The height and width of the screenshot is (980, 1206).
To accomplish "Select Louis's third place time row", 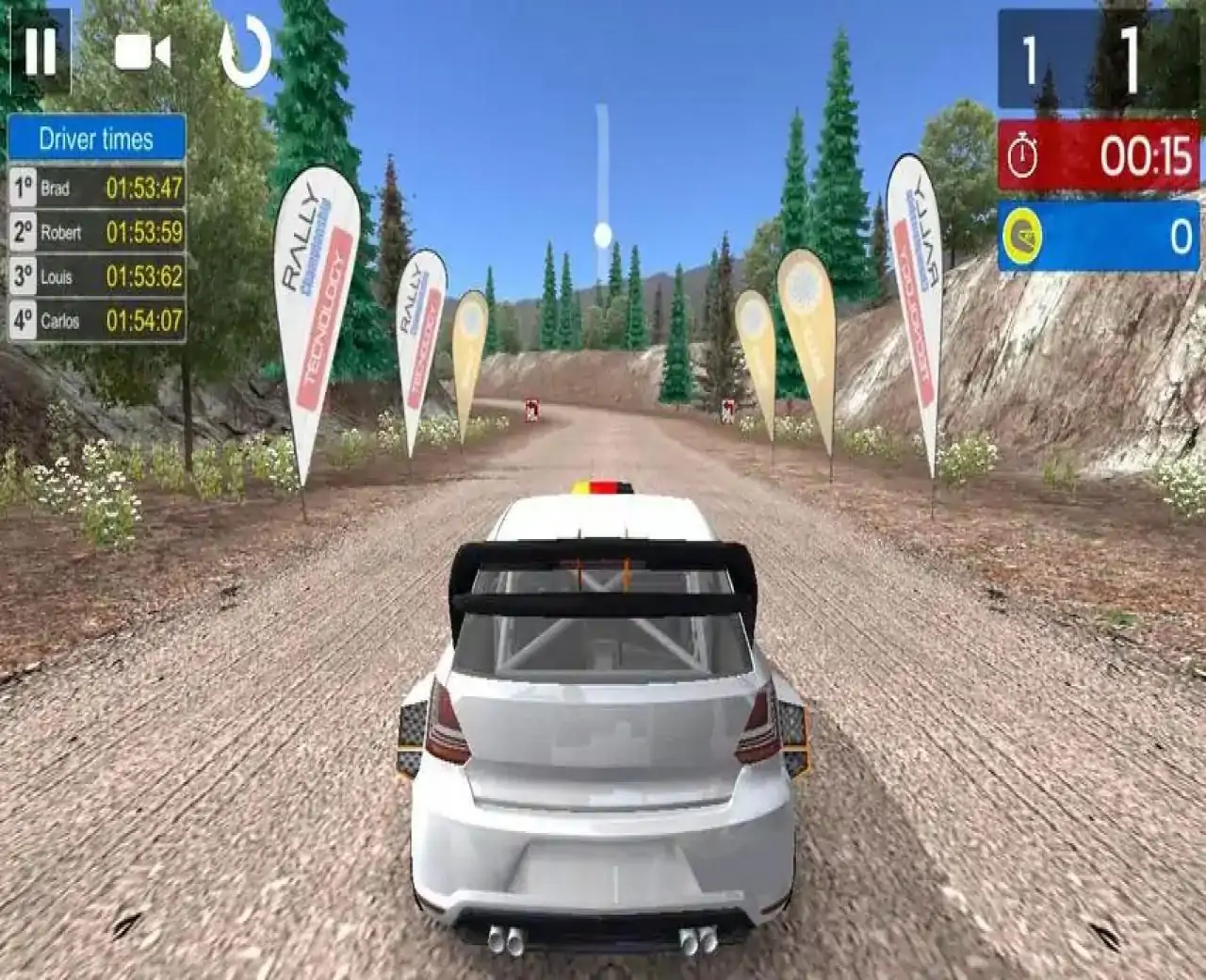I will 96,276.
